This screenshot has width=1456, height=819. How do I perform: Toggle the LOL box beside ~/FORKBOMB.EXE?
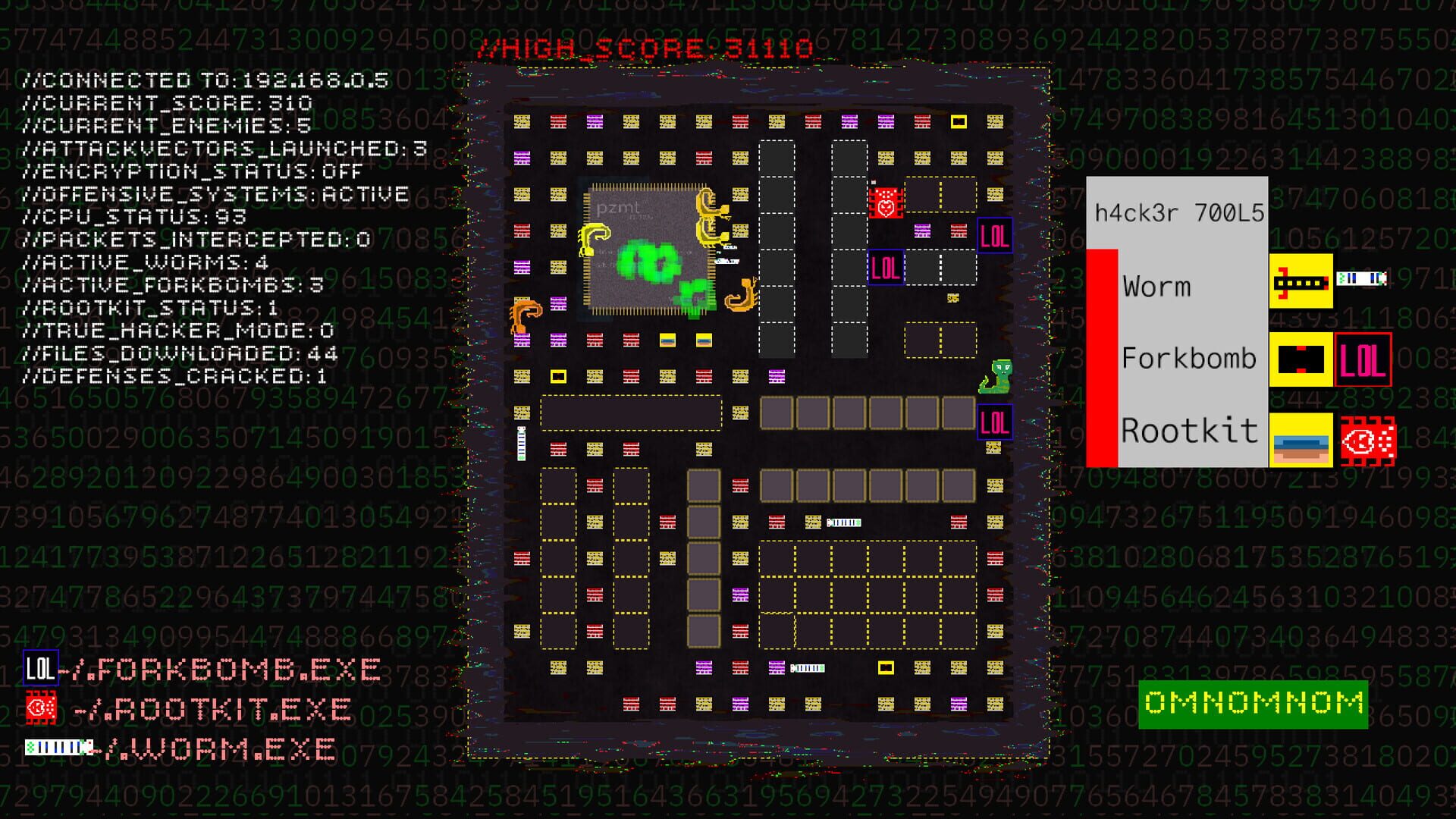(x=39, y=668)
